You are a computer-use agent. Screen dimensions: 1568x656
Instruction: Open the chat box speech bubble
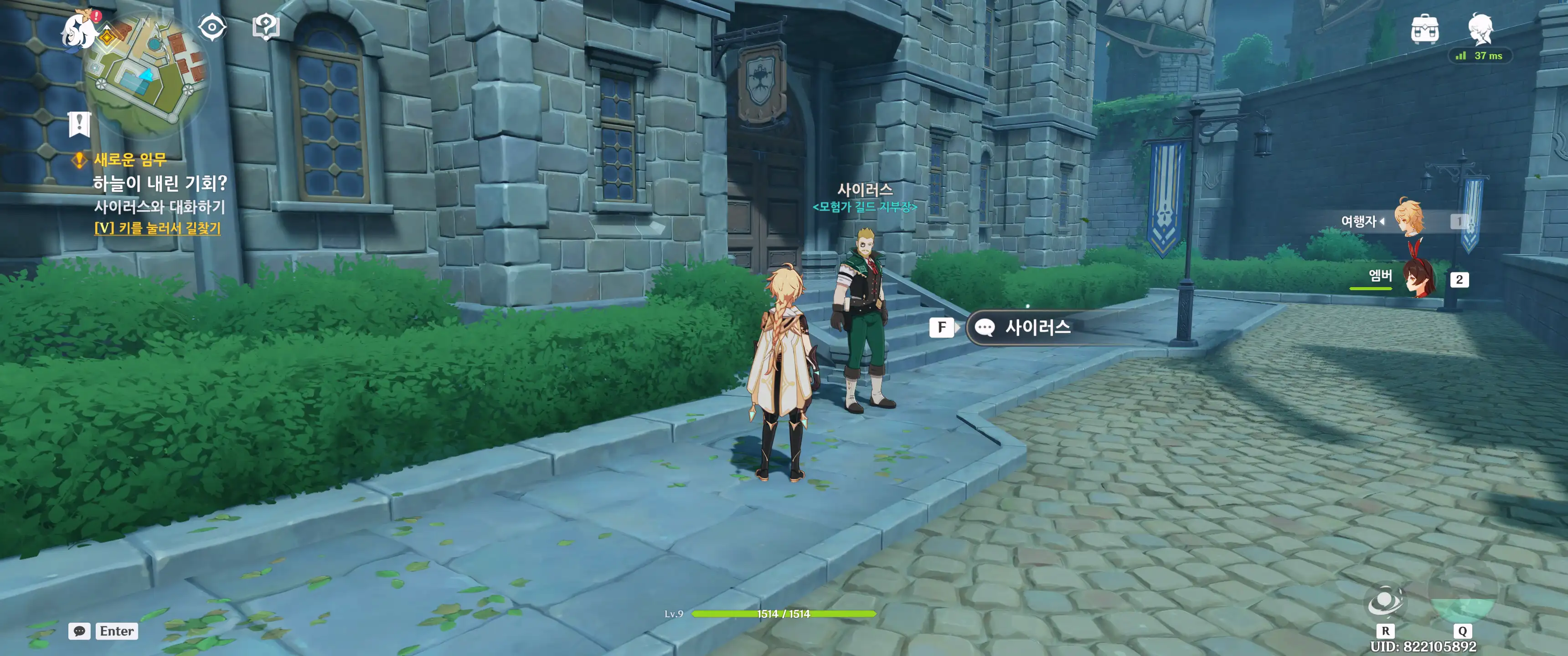pyautogui.click(x=79, y=631)
